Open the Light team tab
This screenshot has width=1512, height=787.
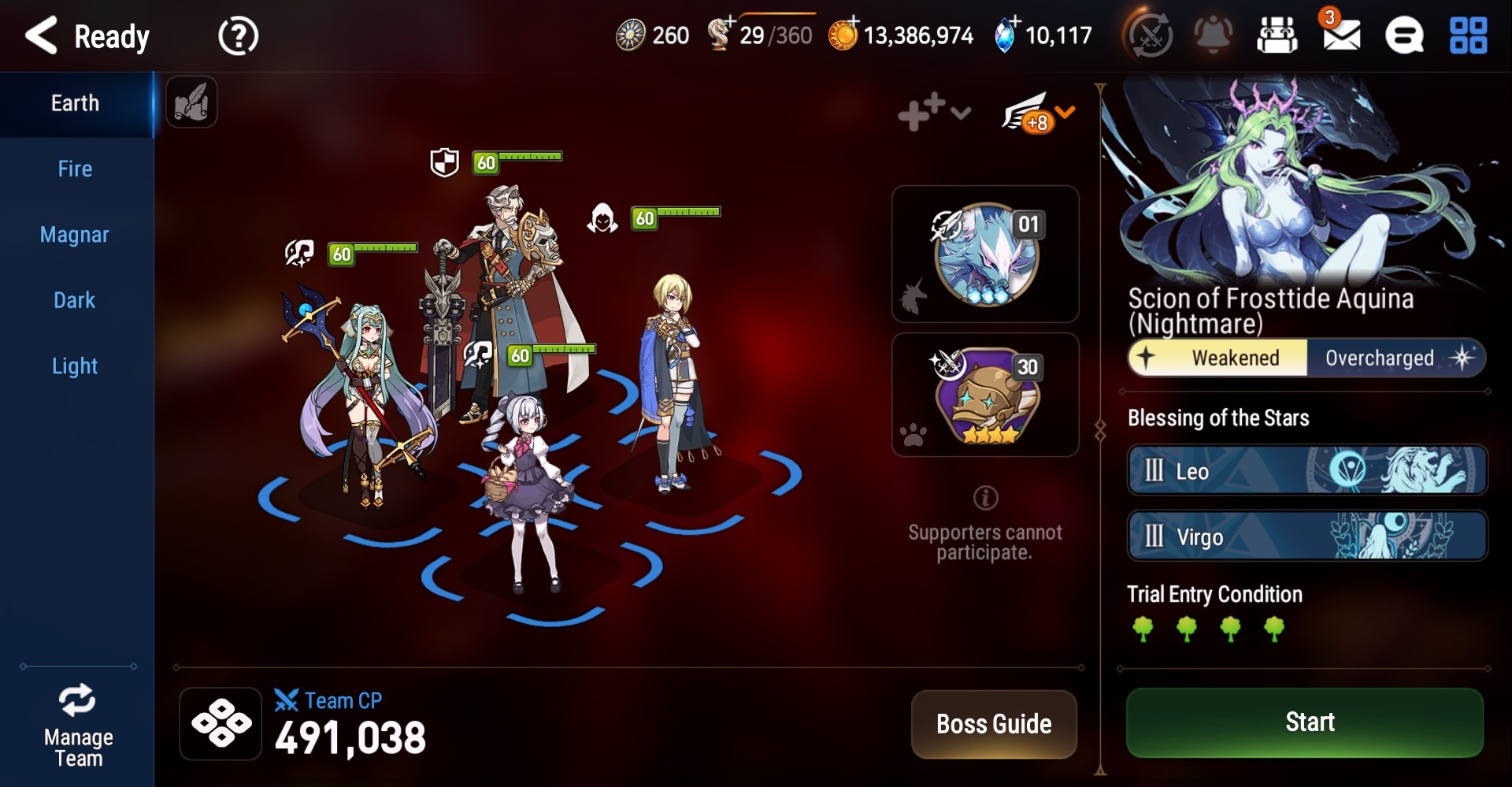(75, 366)
